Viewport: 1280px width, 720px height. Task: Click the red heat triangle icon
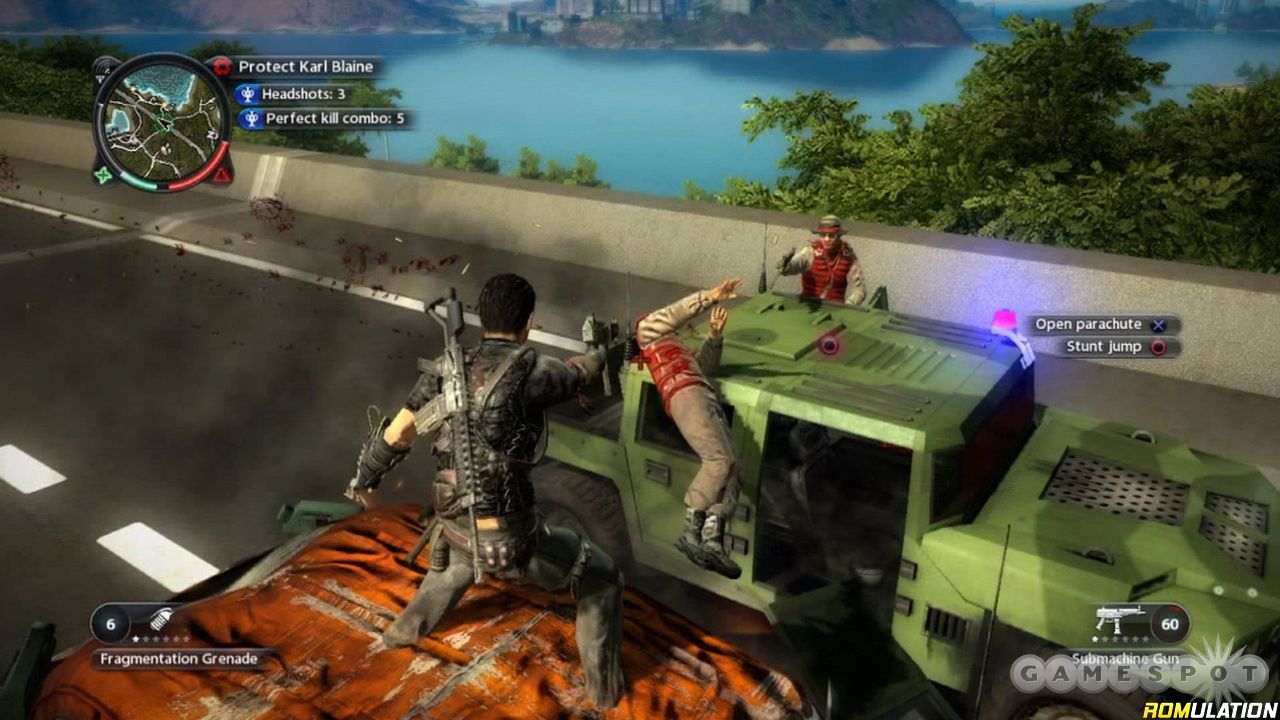[x=222, y=175]
